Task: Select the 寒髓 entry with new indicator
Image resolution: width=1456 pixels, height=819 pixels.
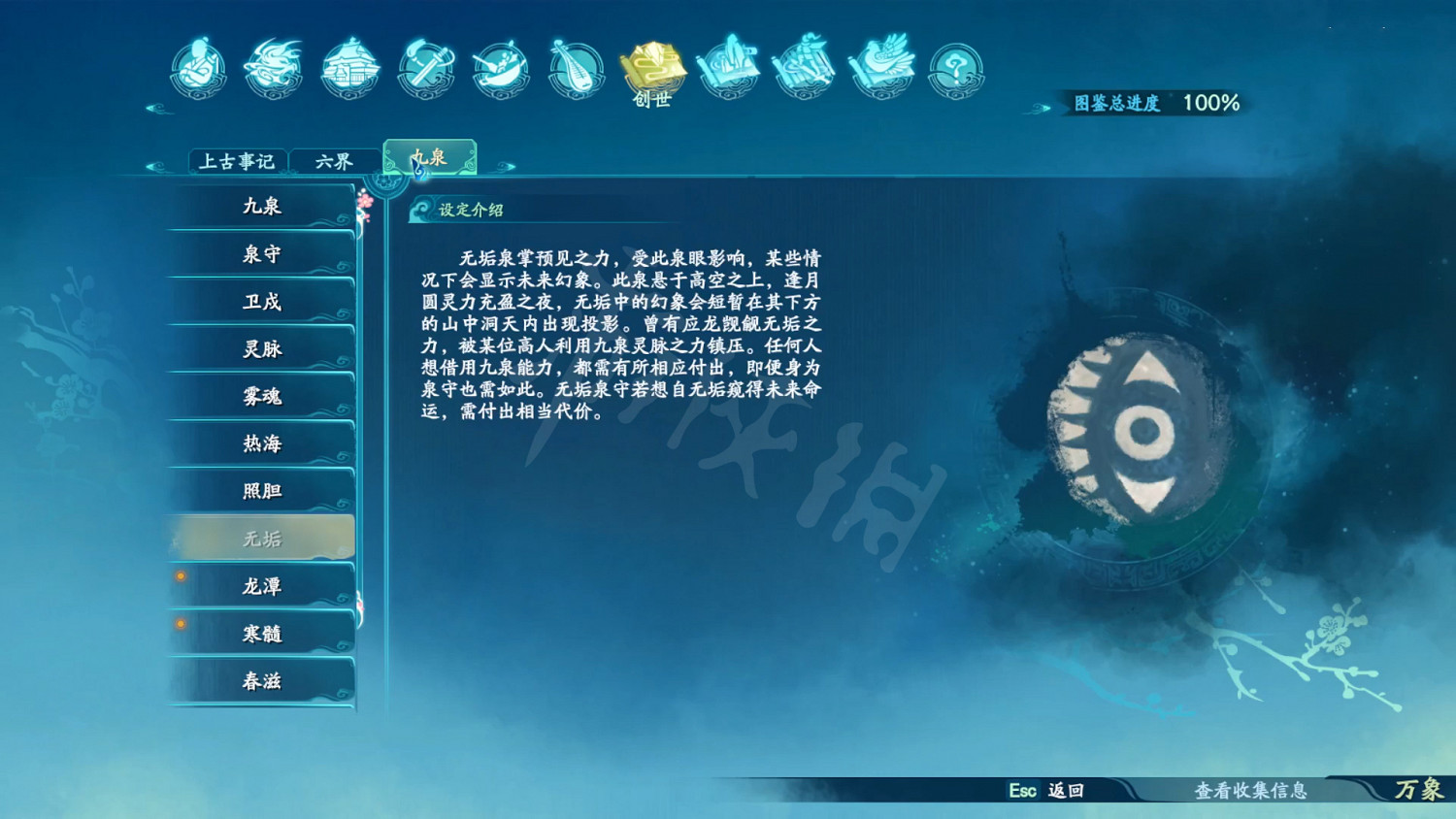Action: (260, 633)
